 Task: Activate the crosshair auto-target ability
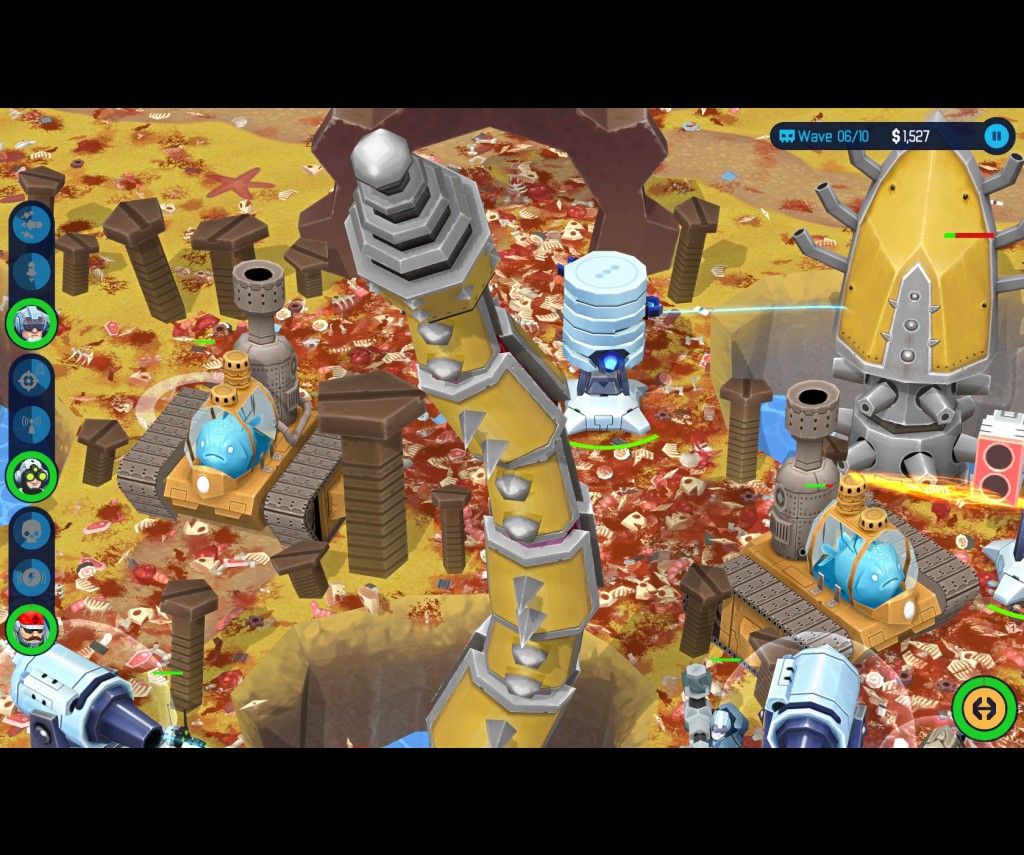[31, 379]
